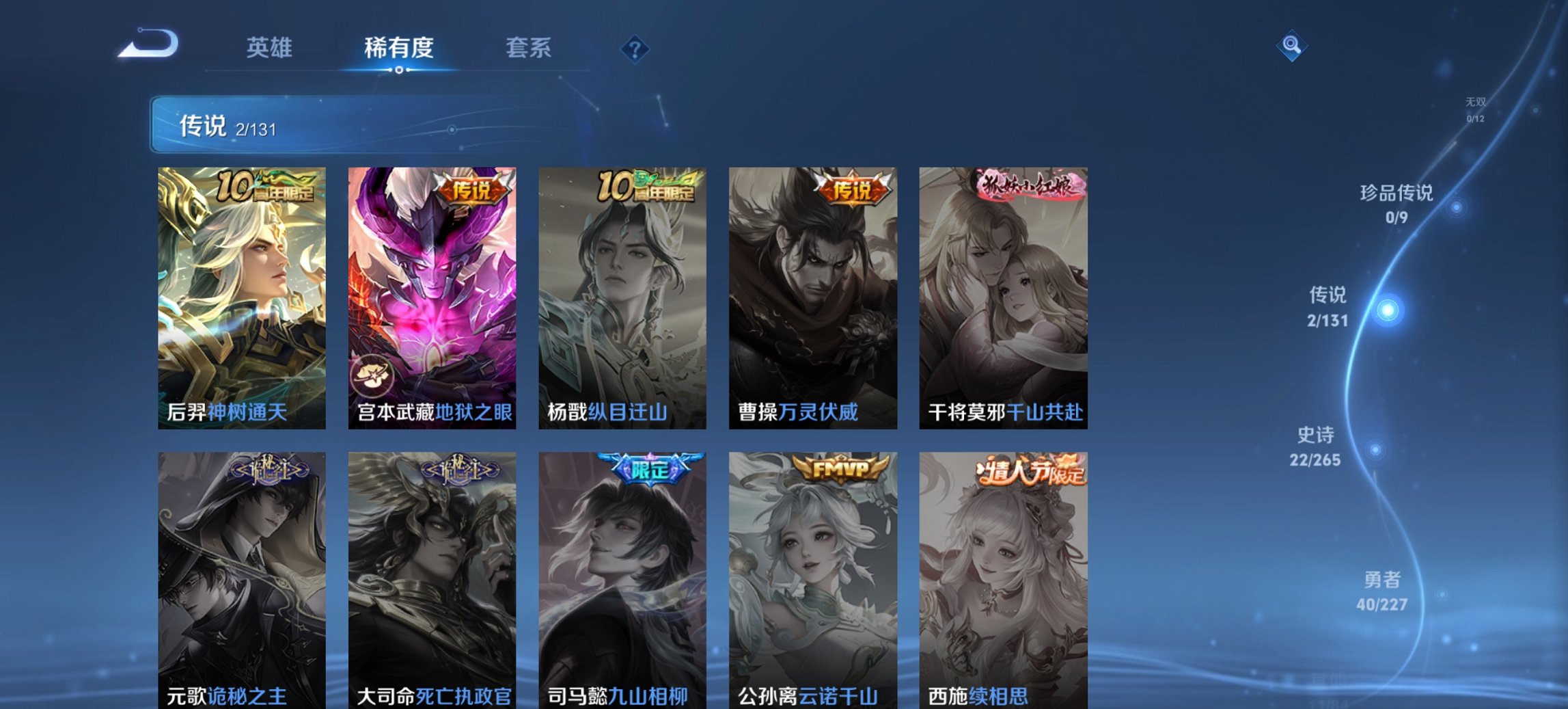
Task: Open the search magnifier icon
Action: (1291, 46)
